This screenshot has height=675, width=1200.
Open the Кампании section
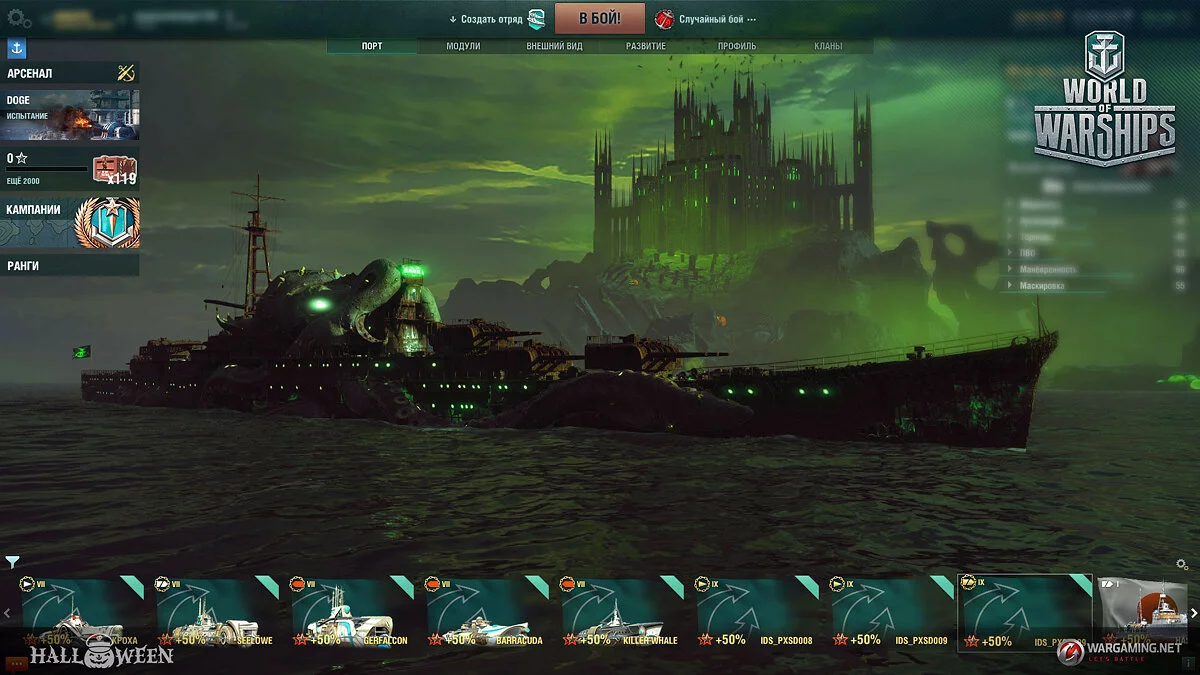point(70,222)
